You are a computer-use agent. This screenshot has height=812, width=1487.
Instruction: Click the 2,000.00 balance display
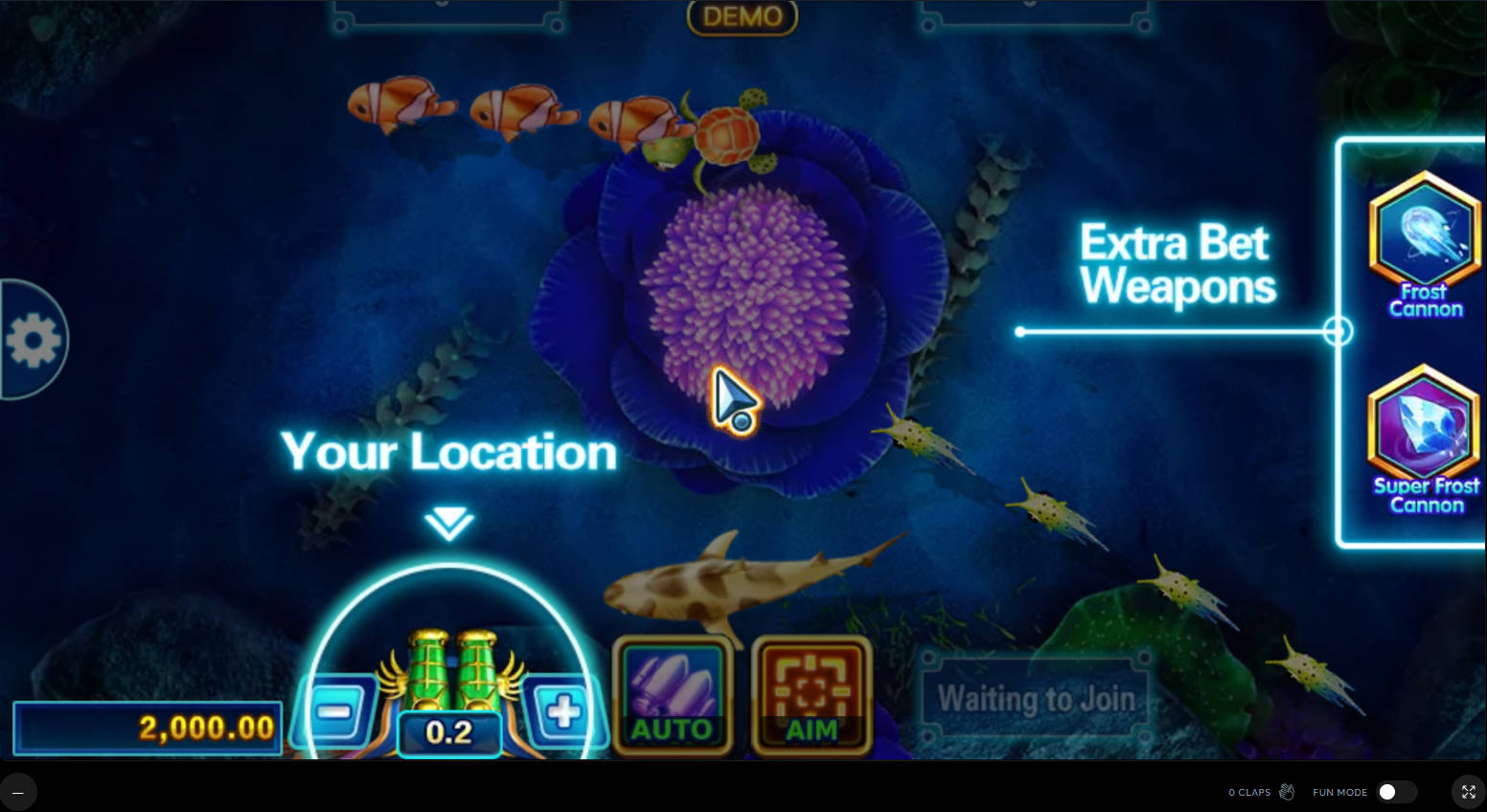point(147,728)
